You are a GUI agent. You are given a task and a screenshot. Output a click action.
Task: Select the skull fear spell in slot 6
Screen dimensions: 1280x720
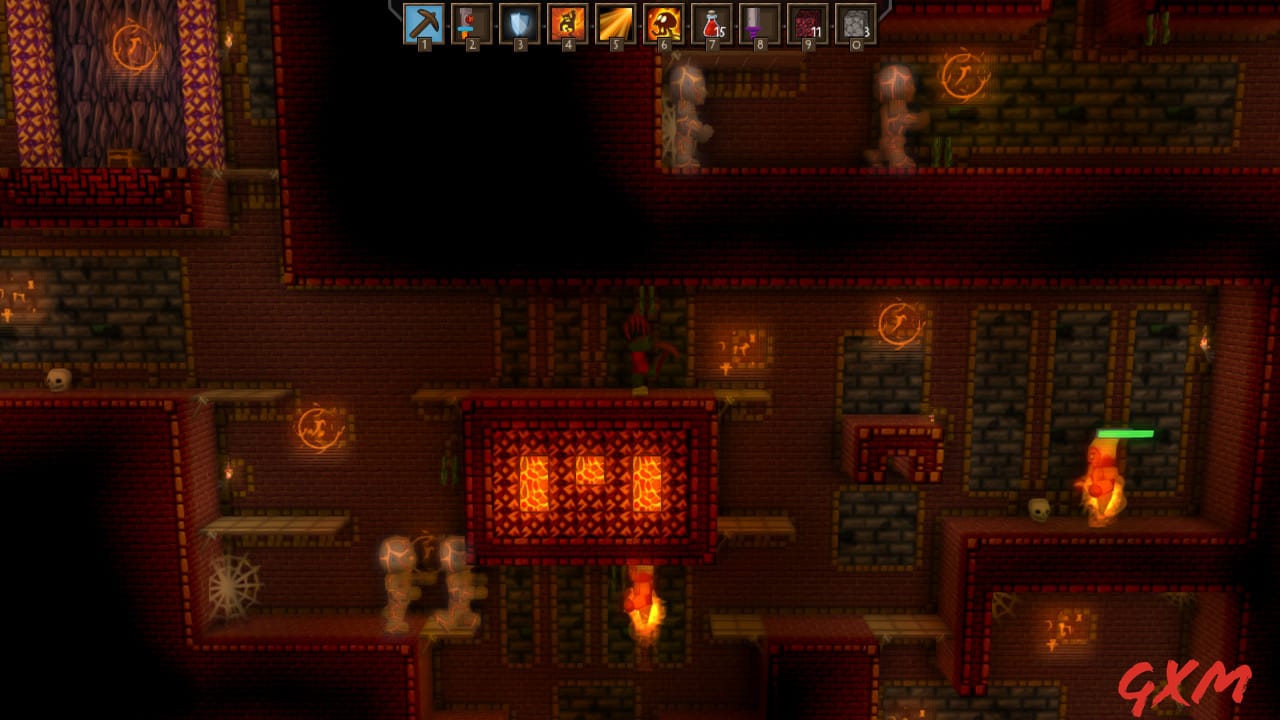(662, 26)
